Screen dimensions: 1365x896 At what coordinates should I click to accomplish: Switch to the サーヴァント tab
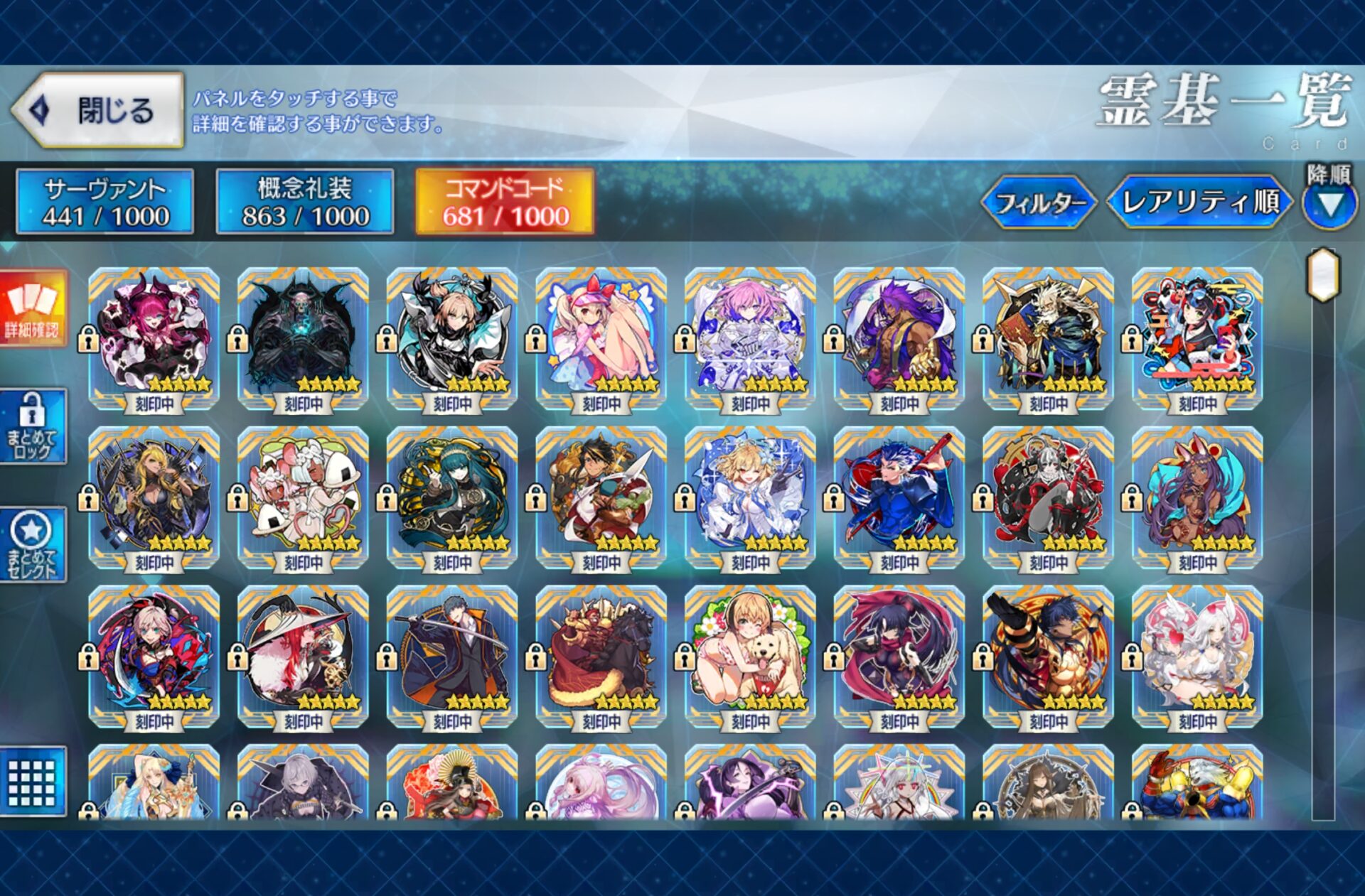(105, 202)
